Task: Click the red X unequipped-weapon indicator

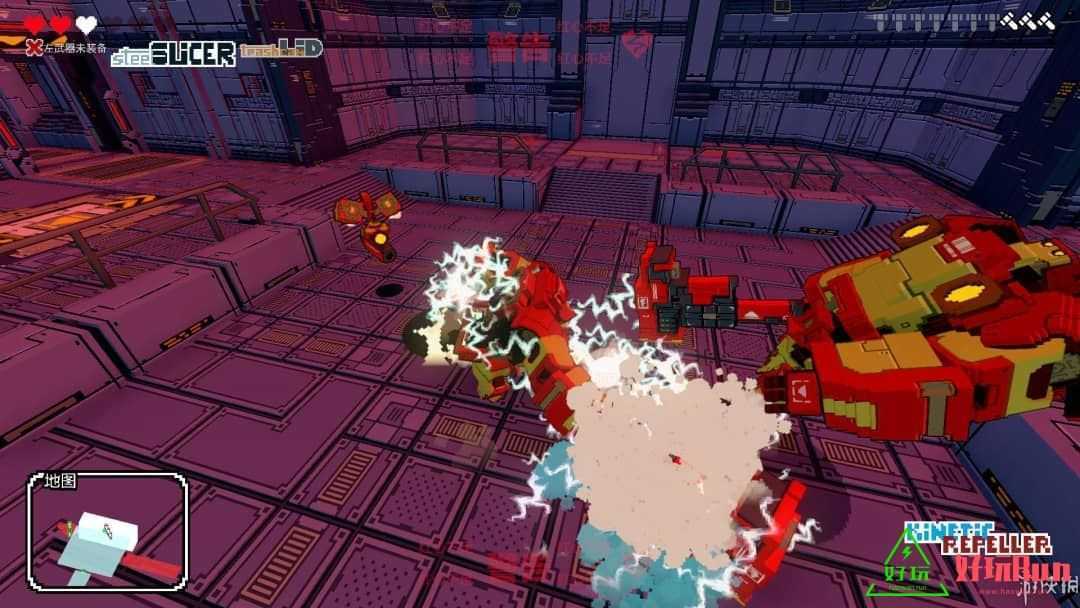Action: pos(34,47)
